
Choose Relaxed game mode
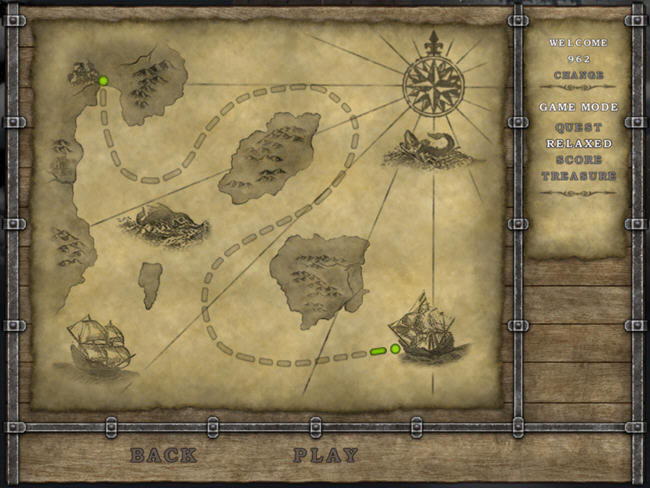[579, 144]
